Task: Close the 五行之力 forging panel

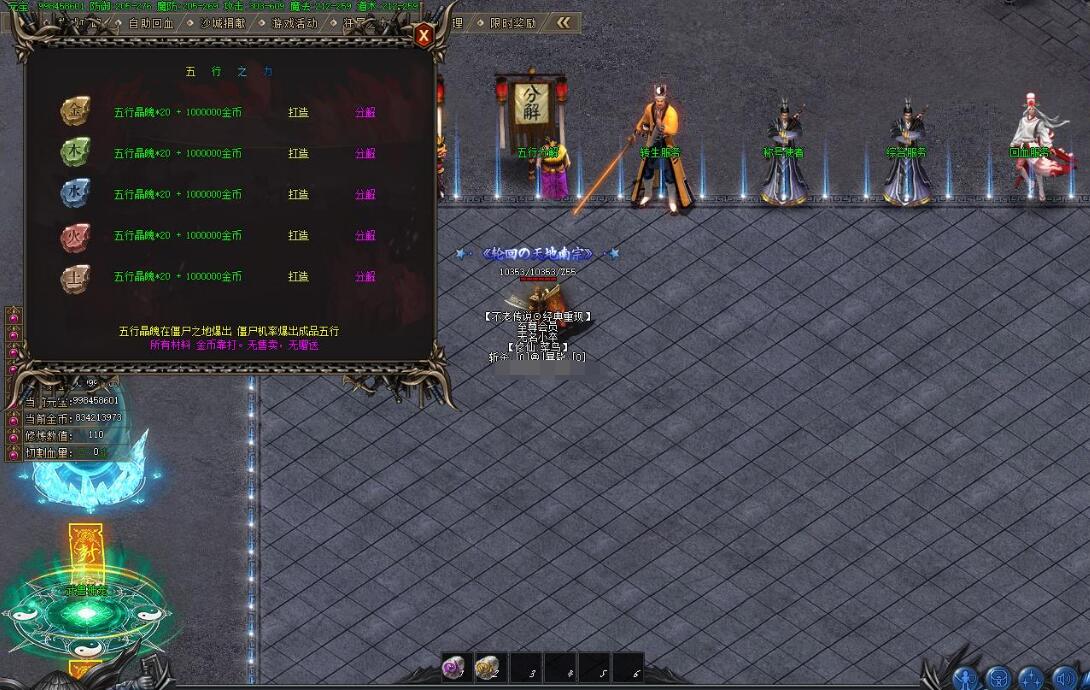Action: tap(424, 36)
